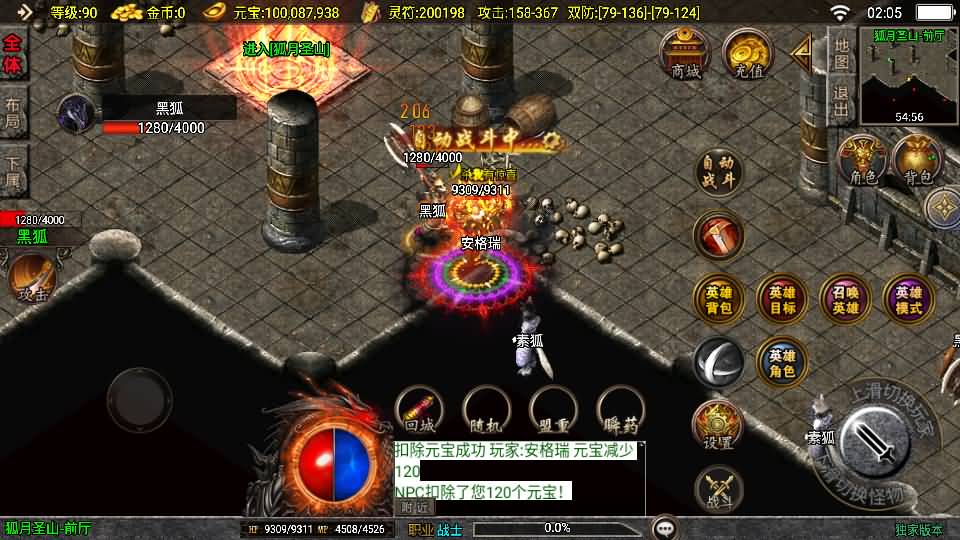Switch to the 全体 tab
The height and width of the screenshot is (540, 960).
click(13, 54)
